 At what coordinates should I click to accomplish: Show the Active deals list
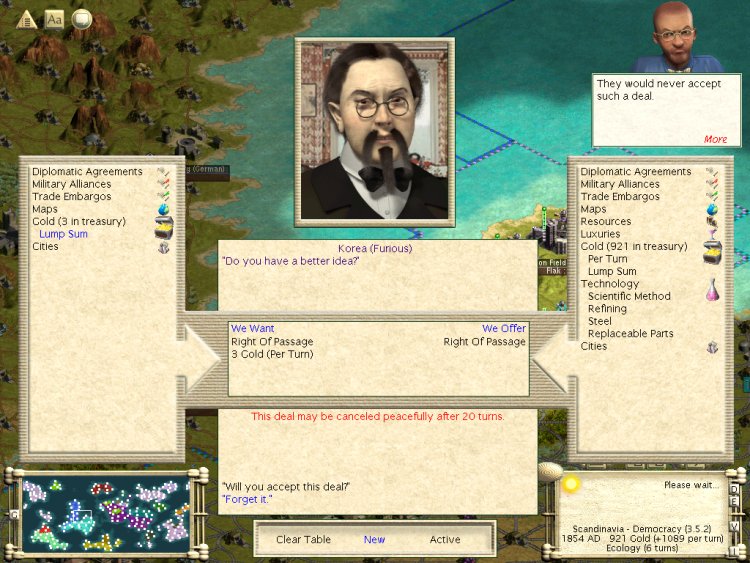coord(445,539)
